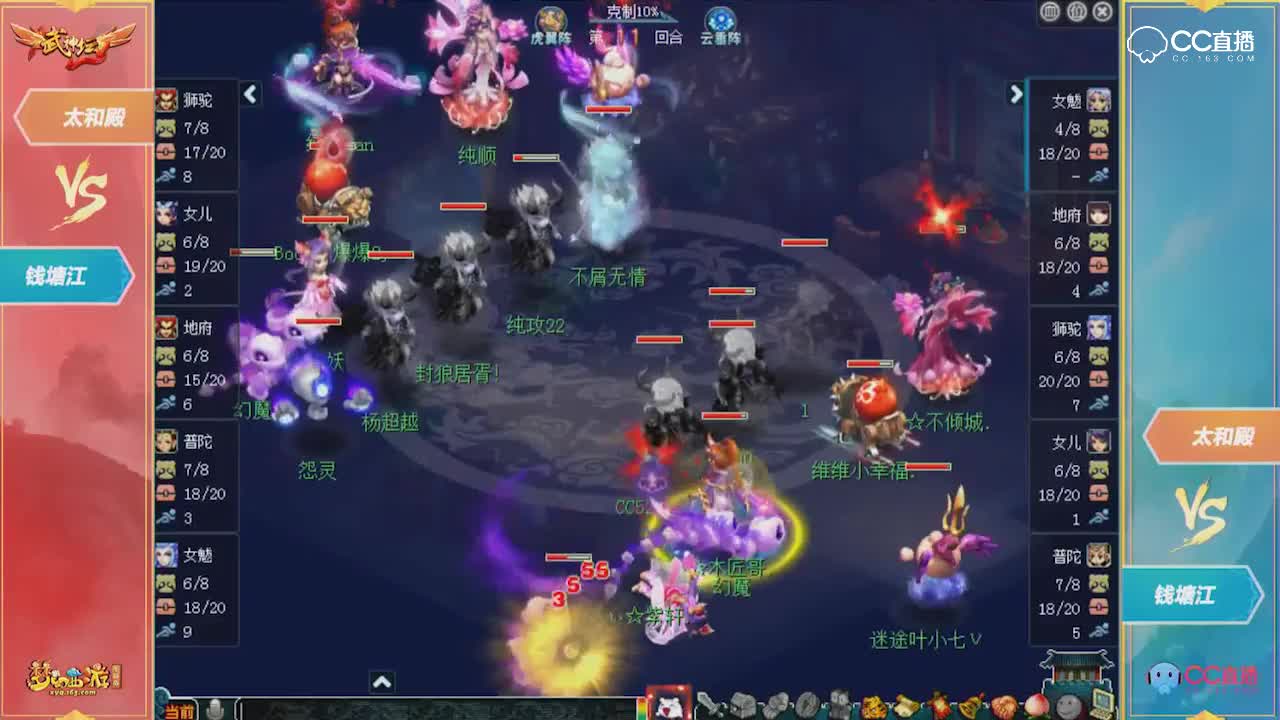The width and height of the screenshot is (1280, 720).
Task: Open the grid menu icon at top right
Action: click(x=1050, y=12)
